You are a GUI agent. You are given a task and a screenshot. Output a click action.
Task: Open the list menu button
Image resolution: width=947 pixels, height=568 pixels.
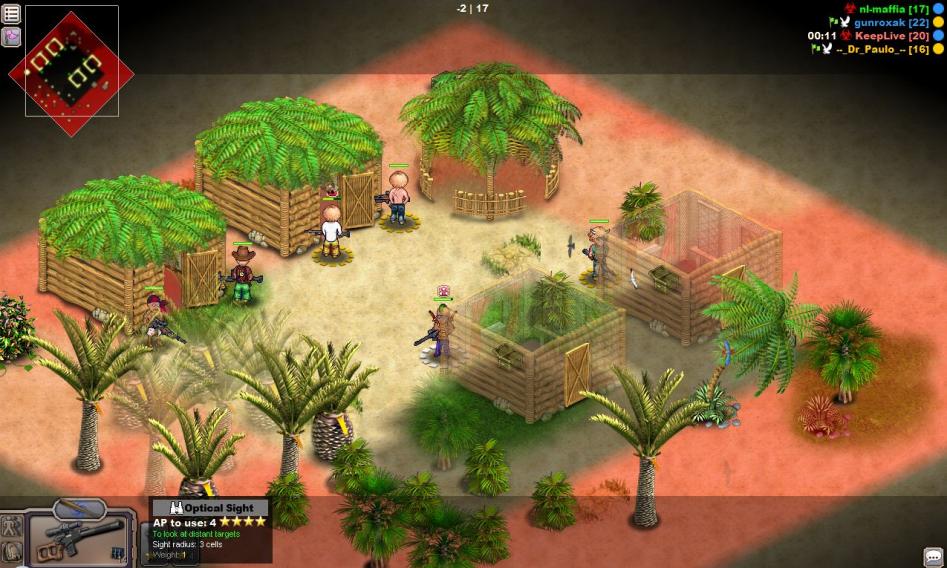click(x=12, y=14)
